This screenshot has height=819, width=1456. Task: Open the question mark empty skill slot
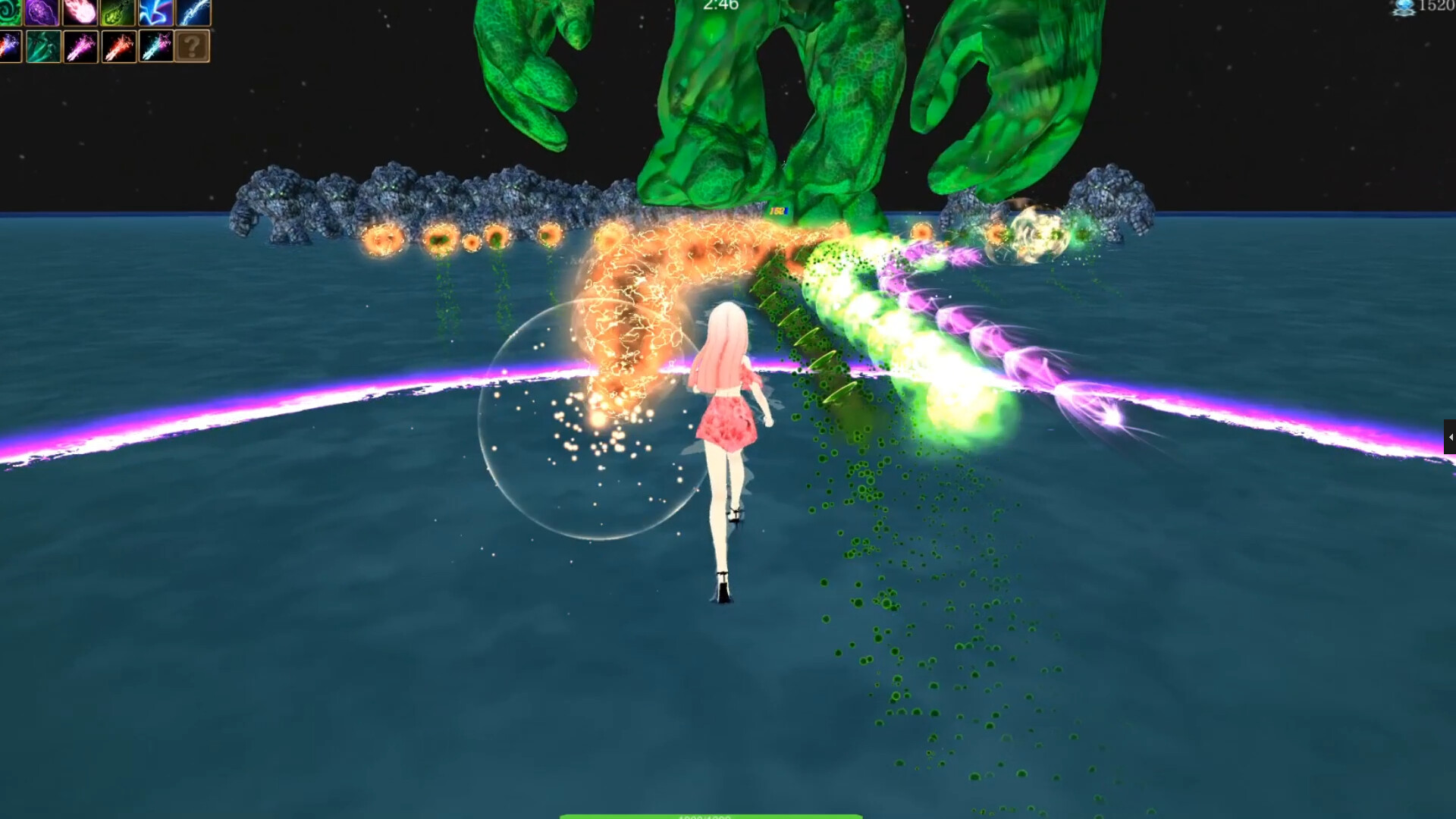[192, 47]
